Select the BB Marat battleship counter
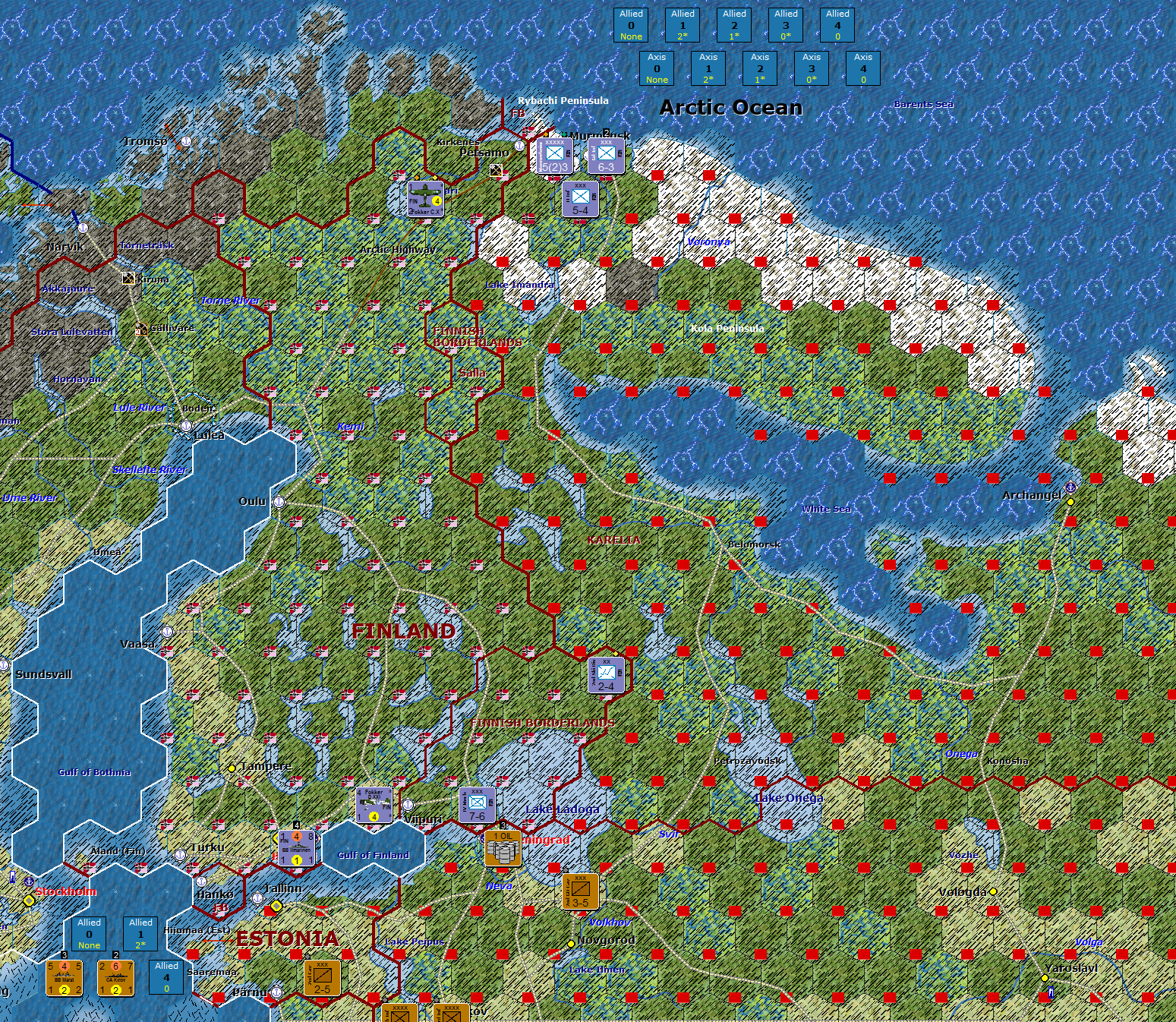Screen dimensions: 1176x1022 tap(64, 979)
